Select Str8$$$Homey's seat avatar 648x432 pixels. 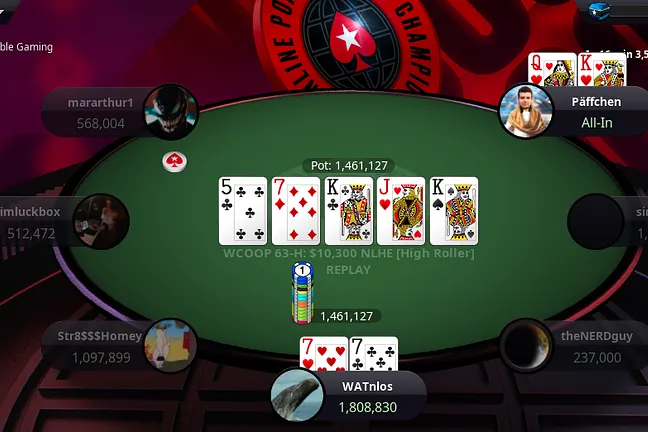point(171,345)
